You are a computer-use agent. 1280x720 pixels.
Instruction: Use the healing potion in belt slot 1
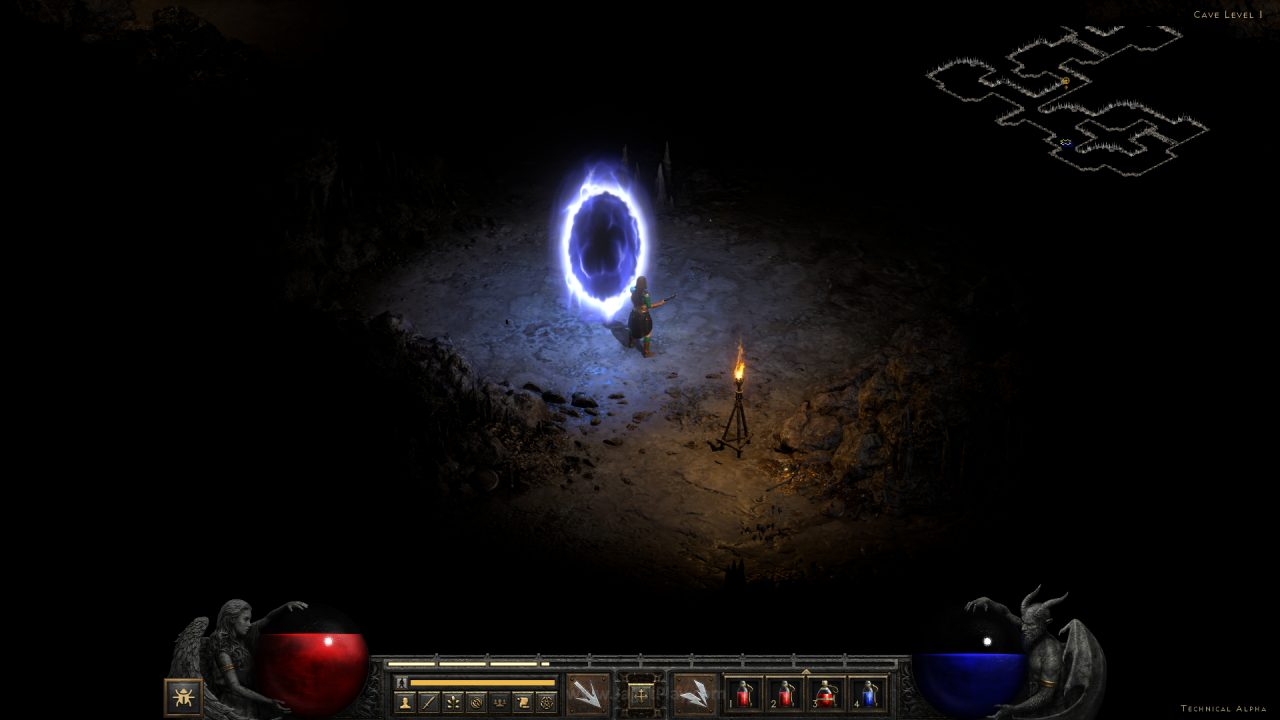pos(743,693)
